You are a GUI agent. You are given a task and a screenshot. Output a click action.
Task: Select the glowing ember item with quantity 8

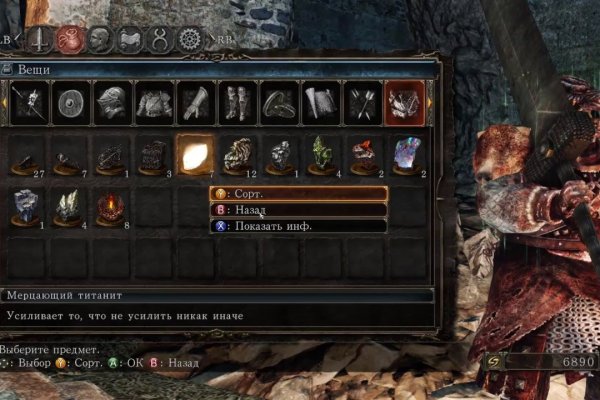[110, 207]
